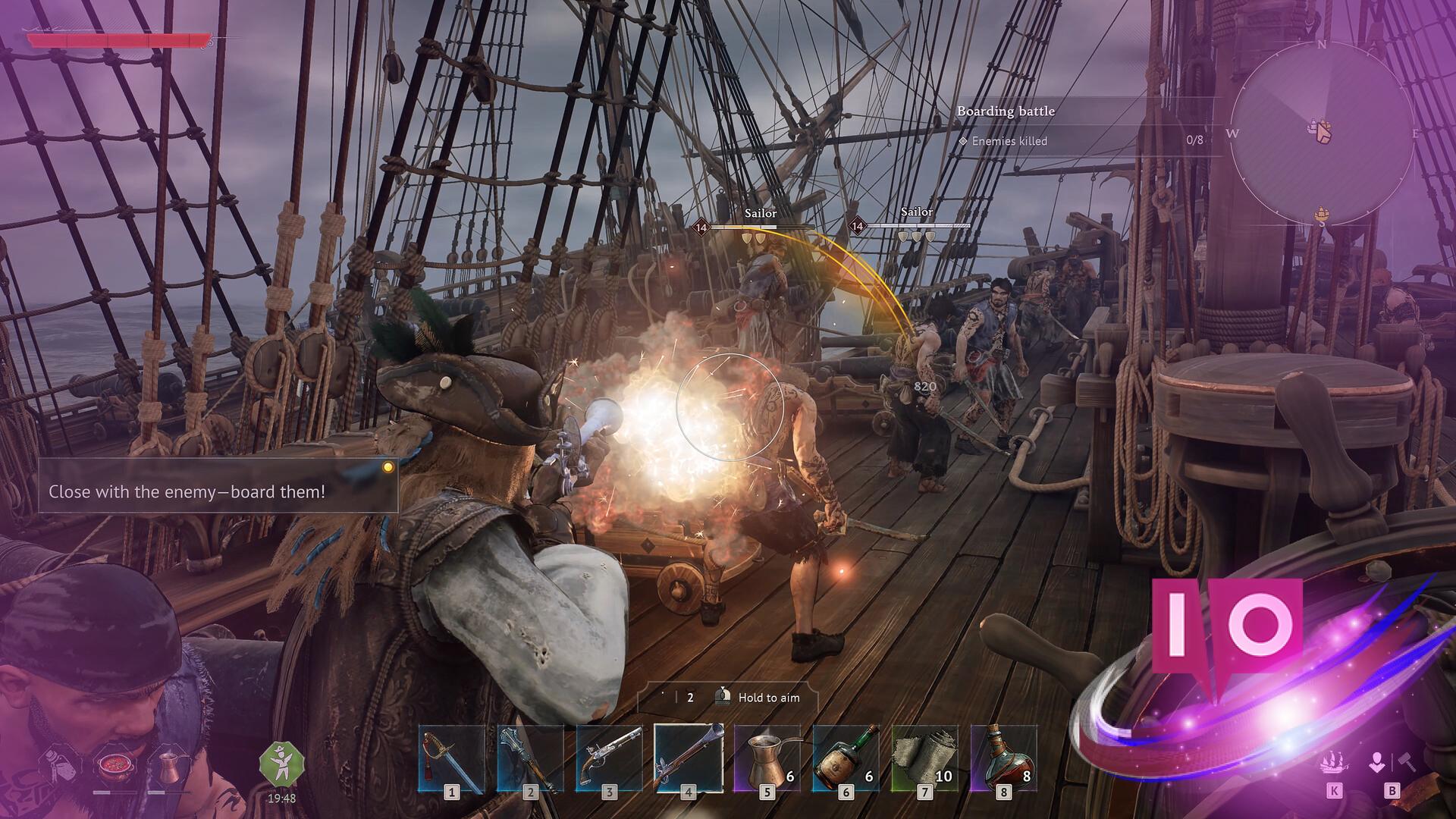Open the Boarding battle objective tracker

[x=1006, y=111]
